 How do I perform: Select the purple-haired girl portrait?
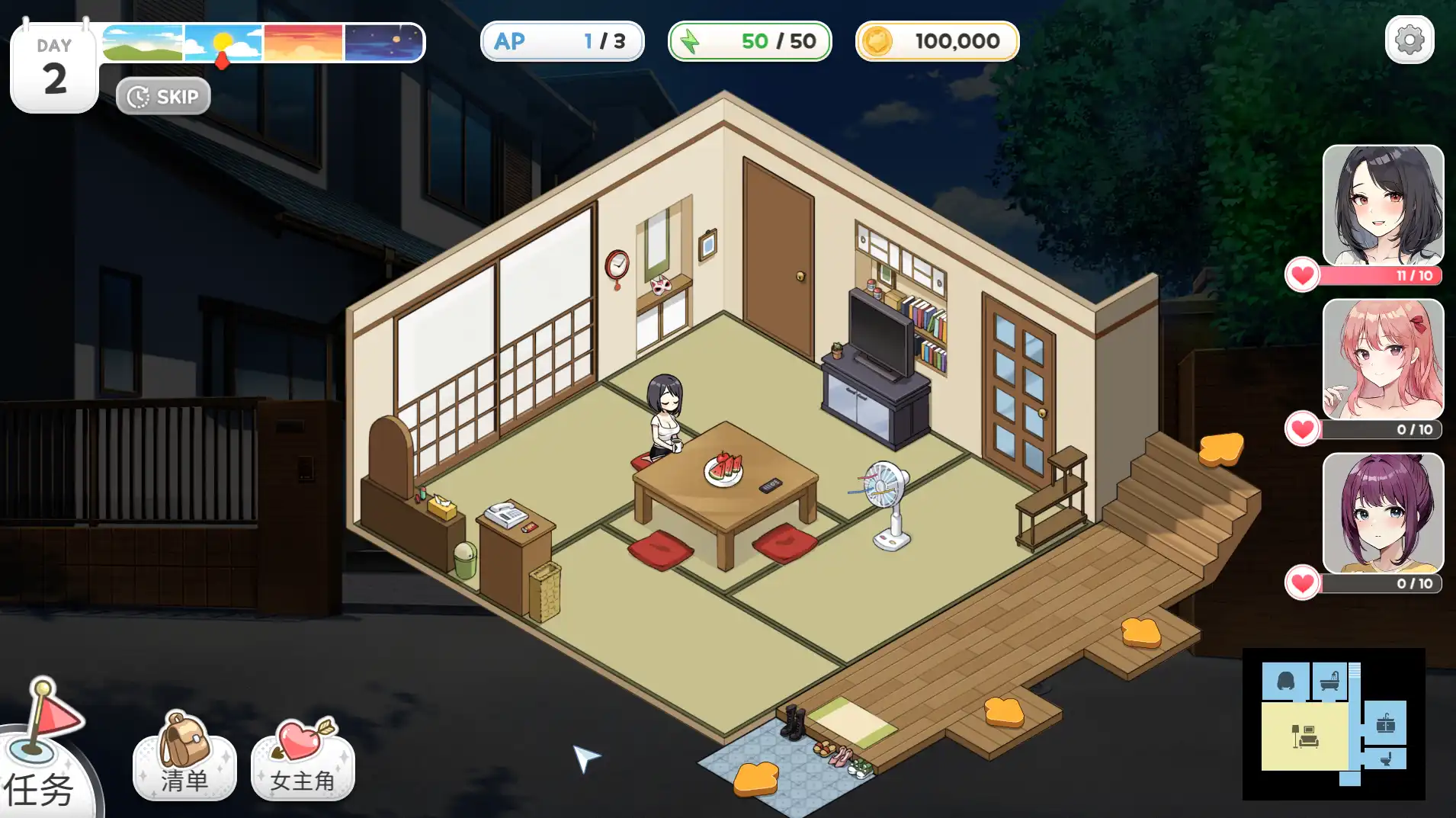click(x=1383, y=513)
